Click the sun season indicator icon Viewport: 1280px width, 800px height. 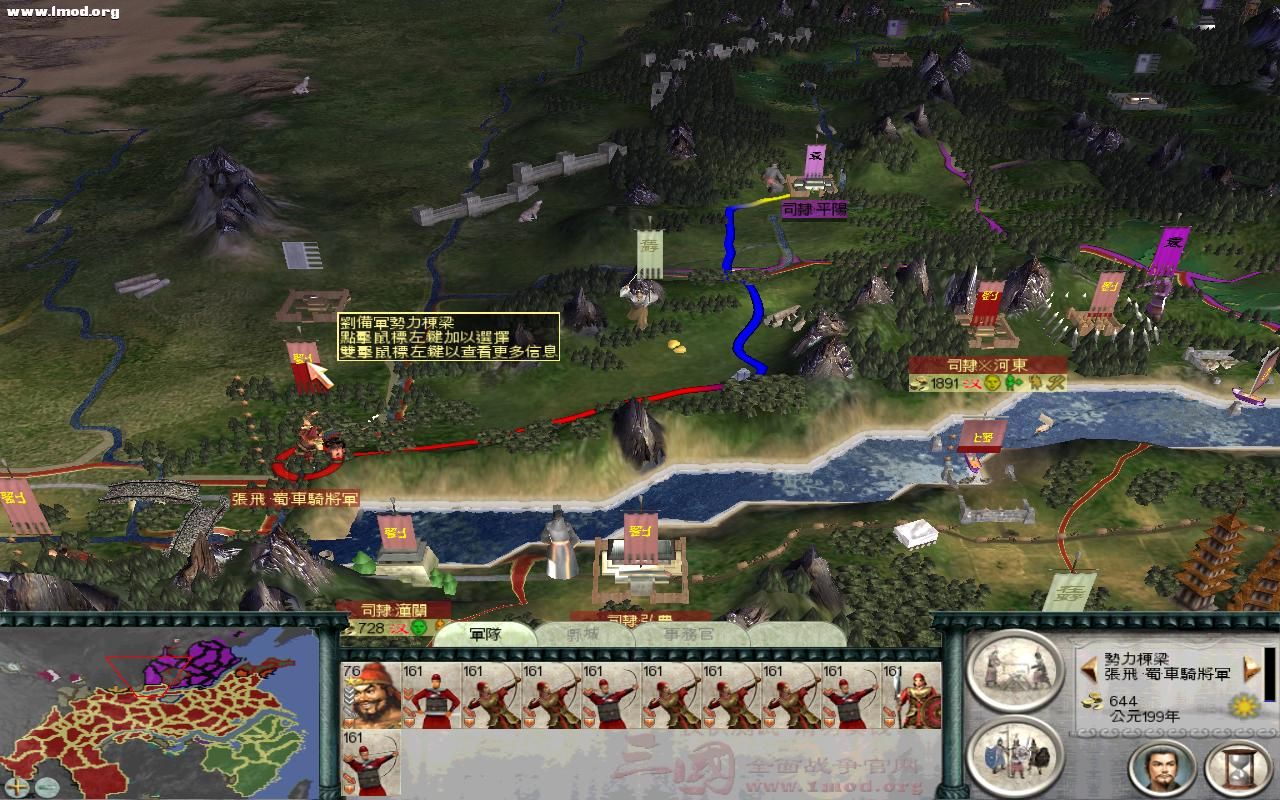(1243, 706)
